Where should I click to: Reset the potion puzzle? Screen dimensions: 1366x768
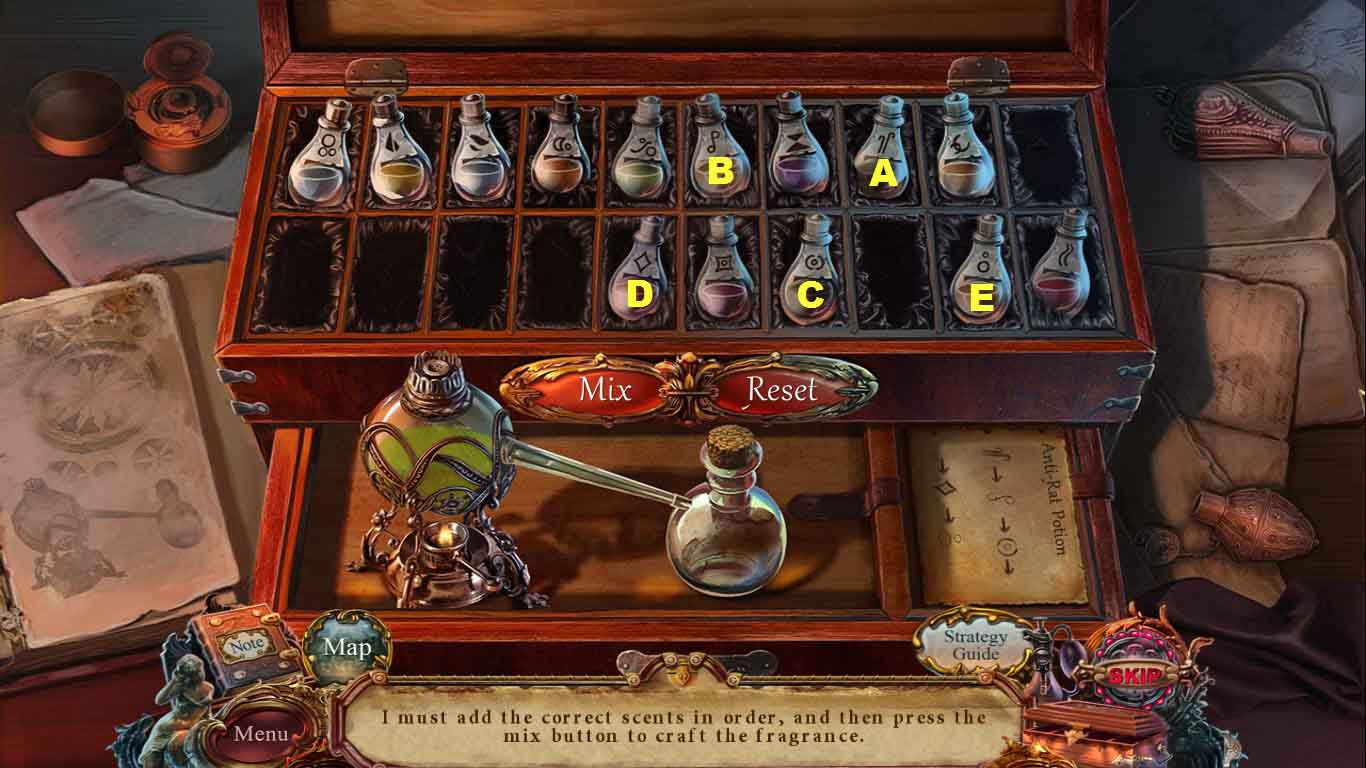coord(782,389)
